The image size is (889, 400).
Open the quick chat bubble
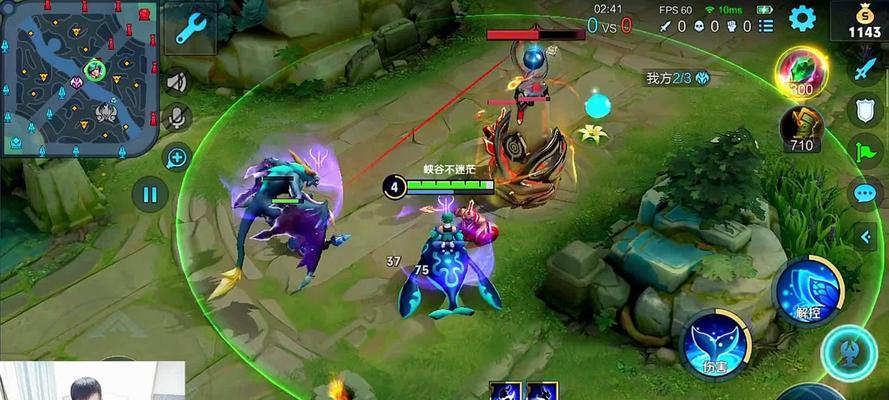click(864, 194)
